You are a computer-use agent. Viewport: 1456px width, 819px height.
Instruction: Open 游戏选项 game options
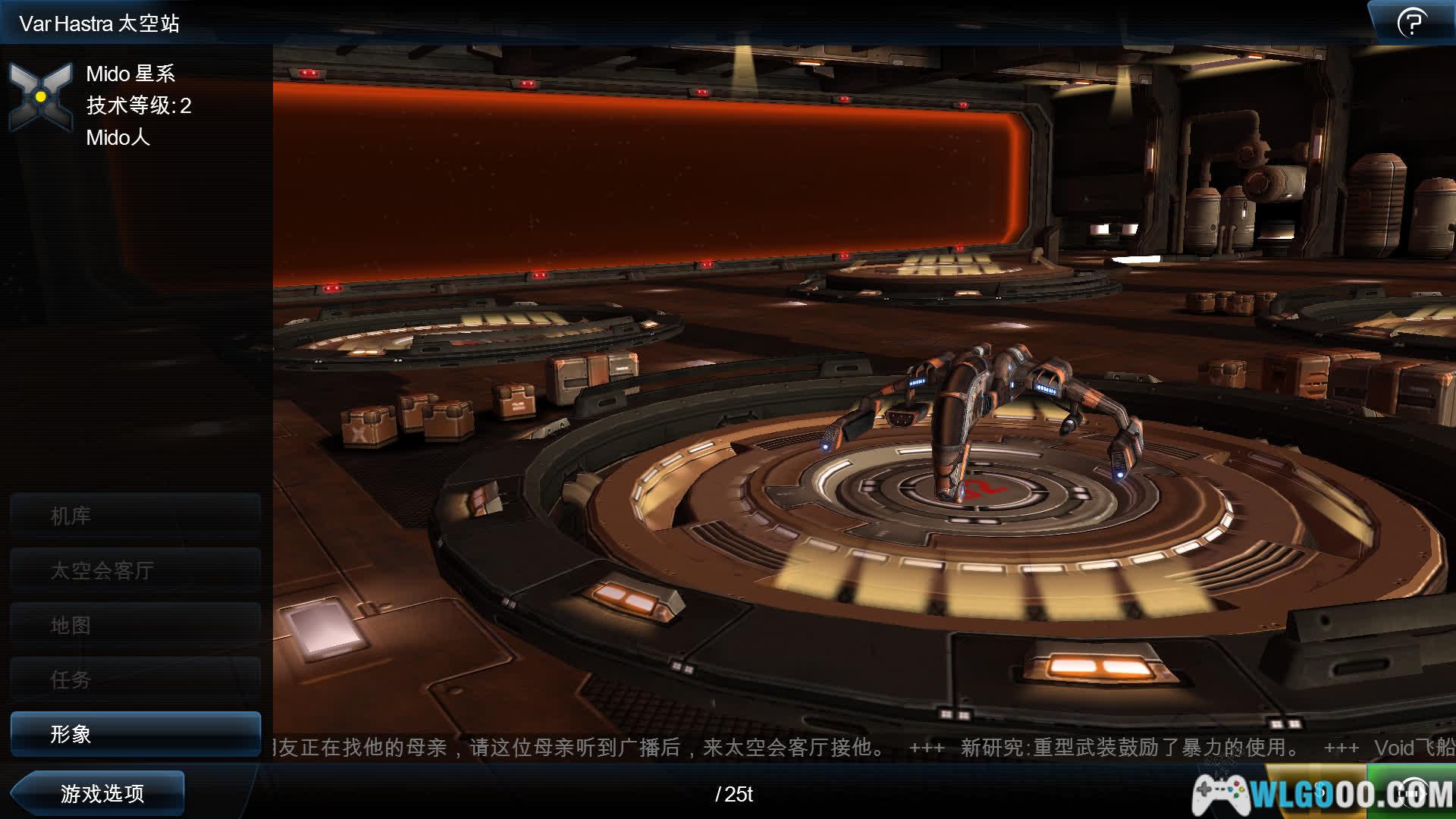[100, 793]
